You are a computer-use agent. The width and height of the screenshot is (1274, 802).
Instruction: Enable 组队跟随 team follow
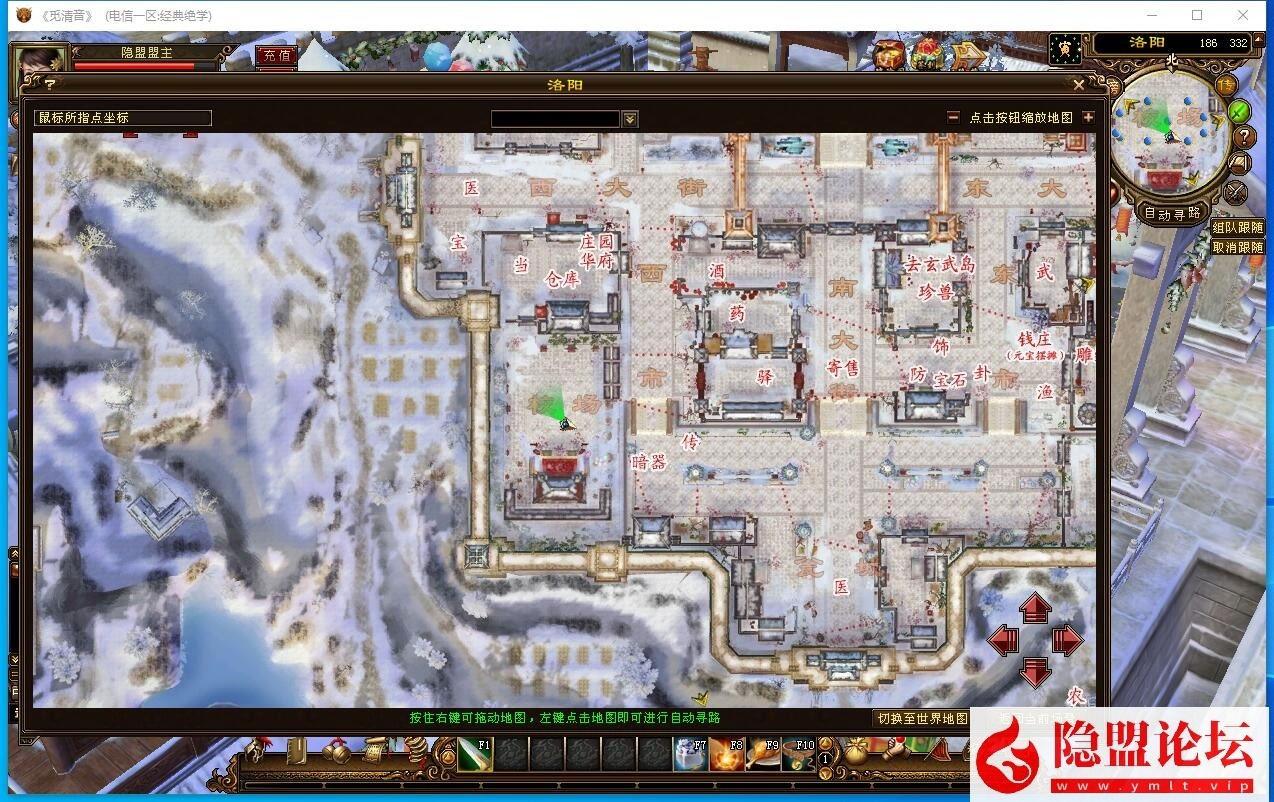pyautogui.click(x=1237, y=229)
